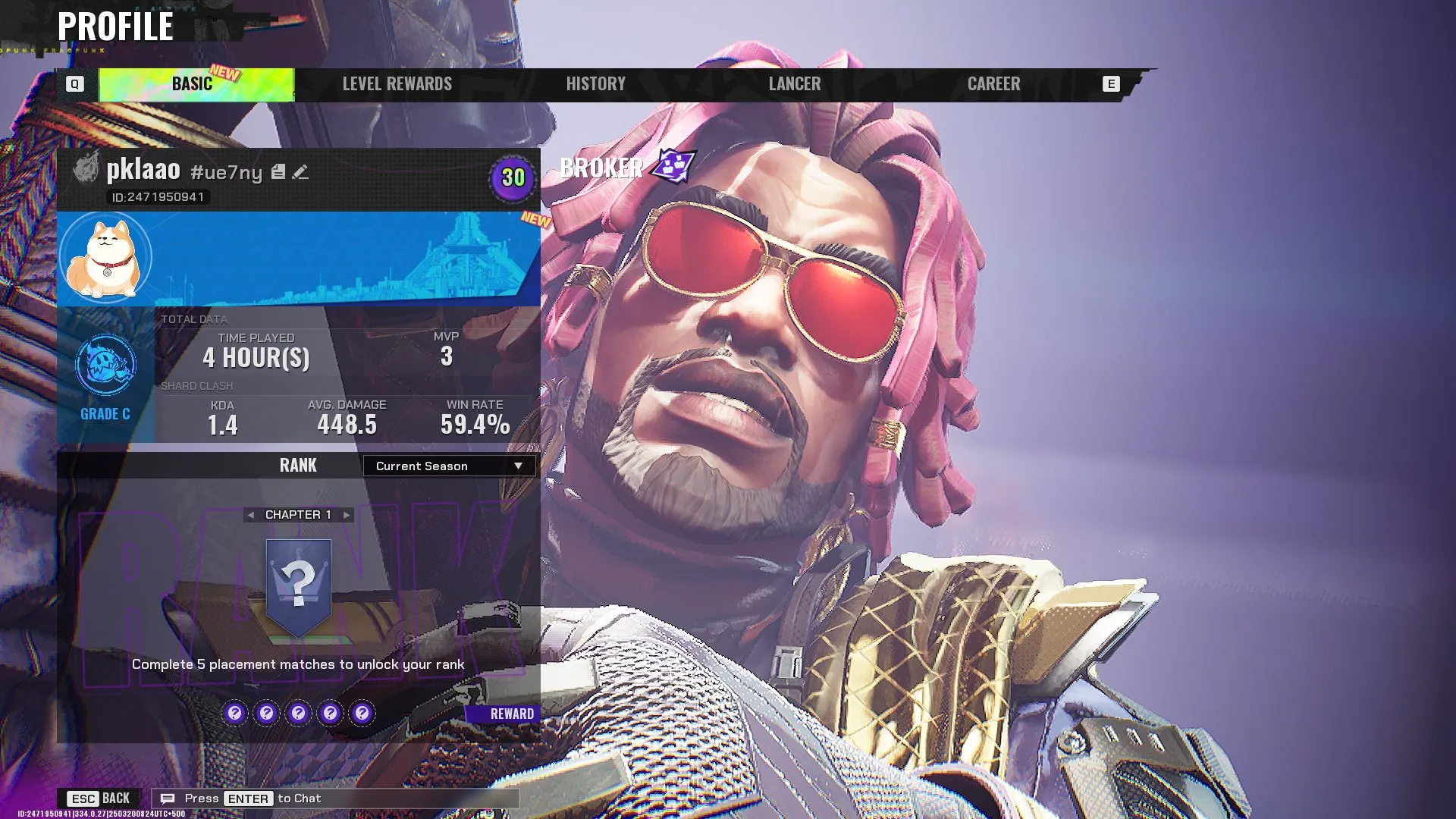
Task: Open the corgi dog avatar portrait
Action: [105, 257]
